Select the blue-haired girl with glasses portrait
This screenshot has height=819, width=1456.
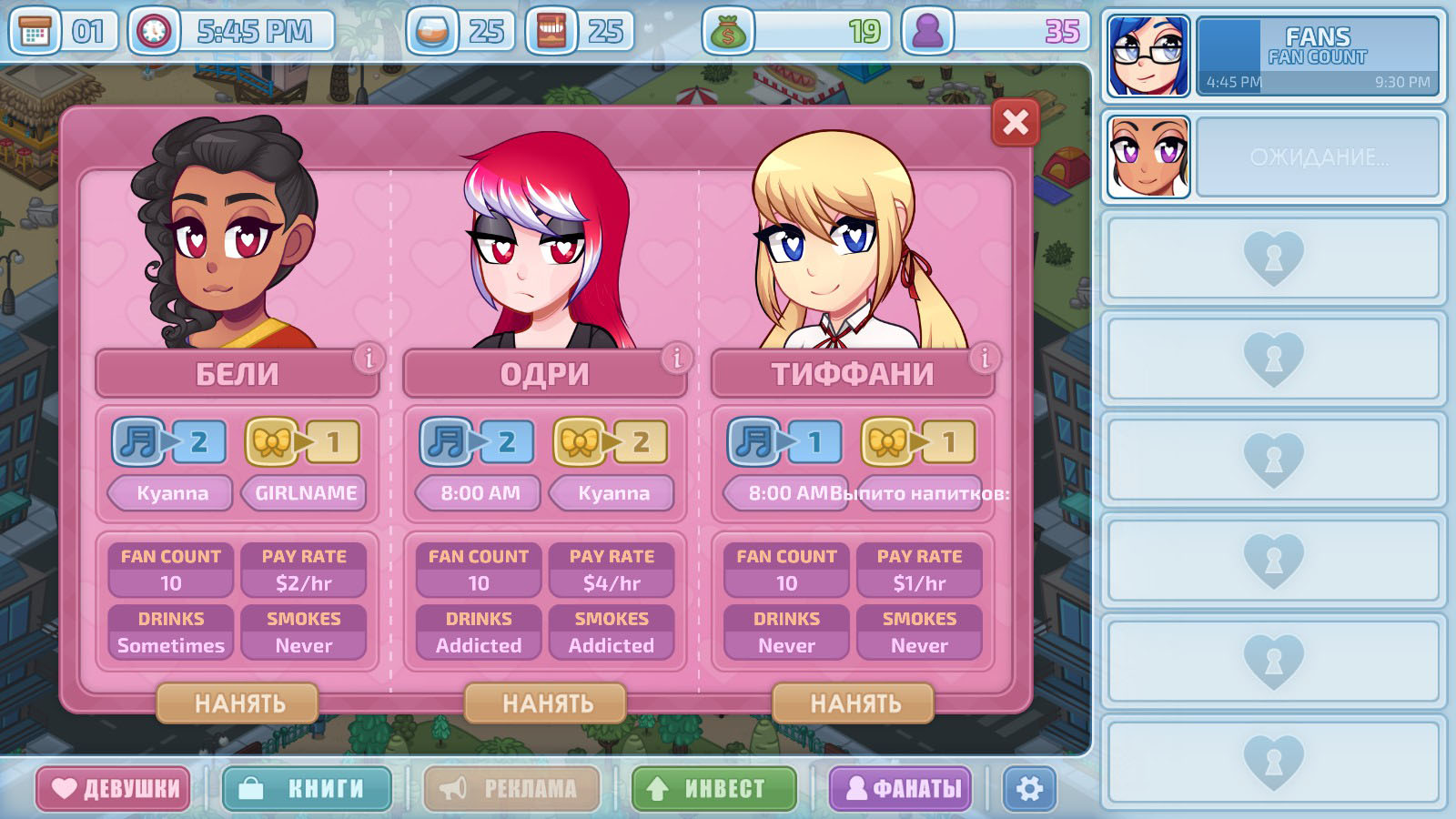pos(1148,56)
